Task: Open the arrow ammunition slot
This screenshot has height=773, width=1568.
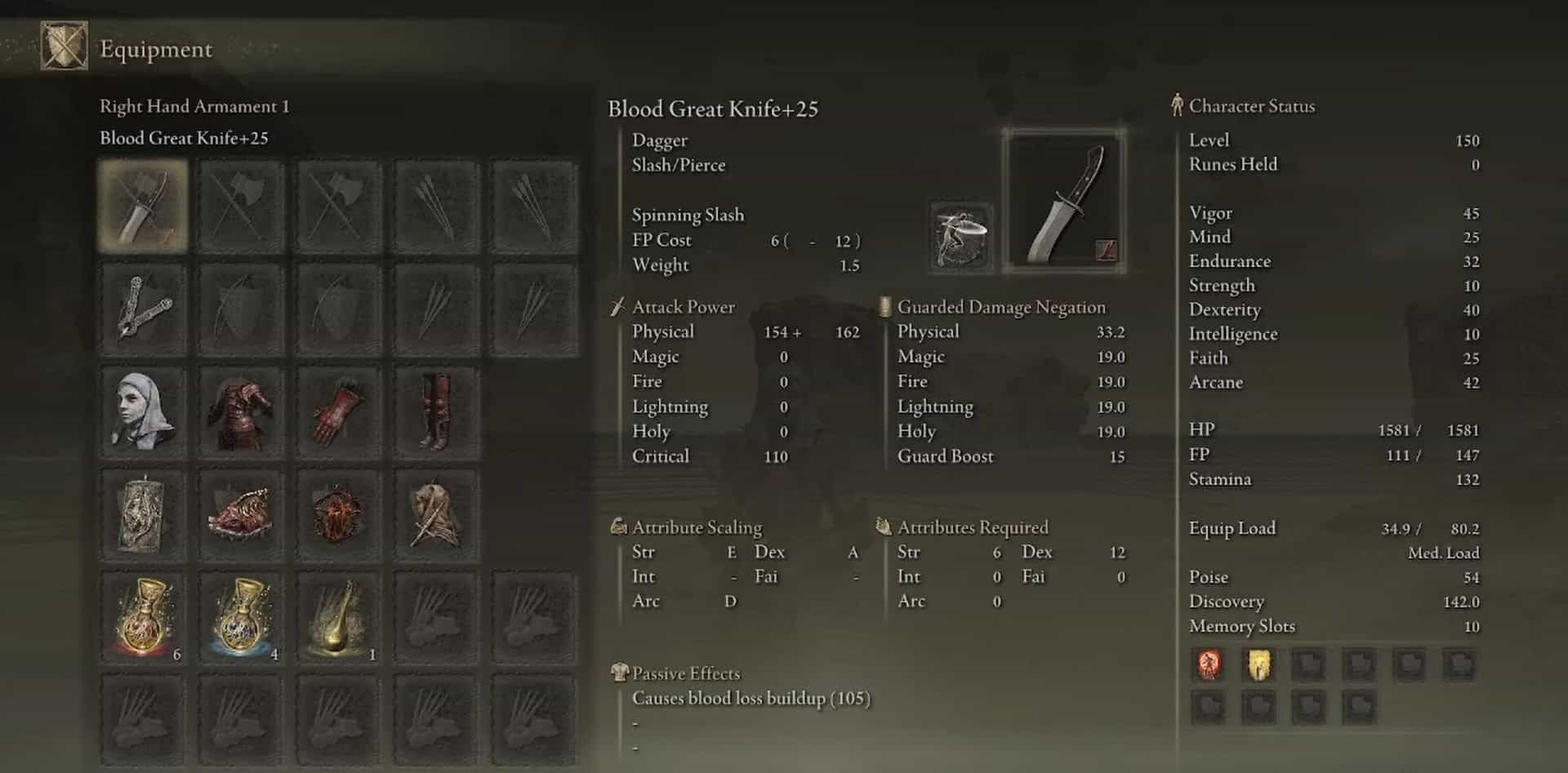Action: click(437, 206)
